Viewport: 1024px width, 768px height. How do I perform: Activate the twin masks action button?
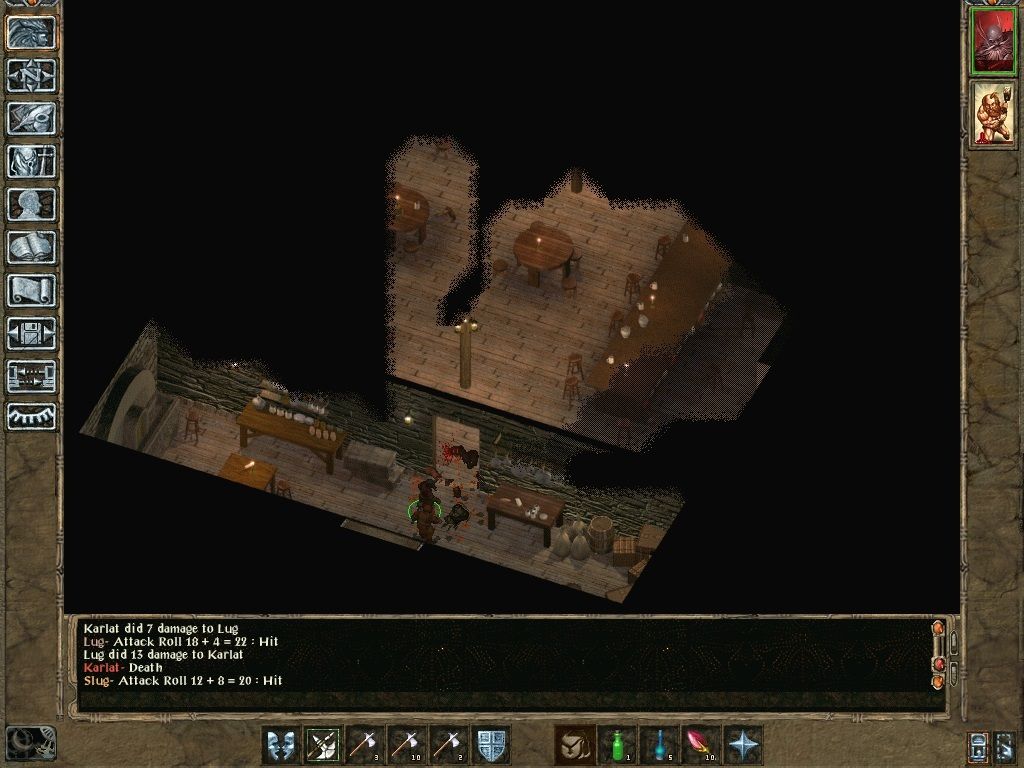click(281, 745)
